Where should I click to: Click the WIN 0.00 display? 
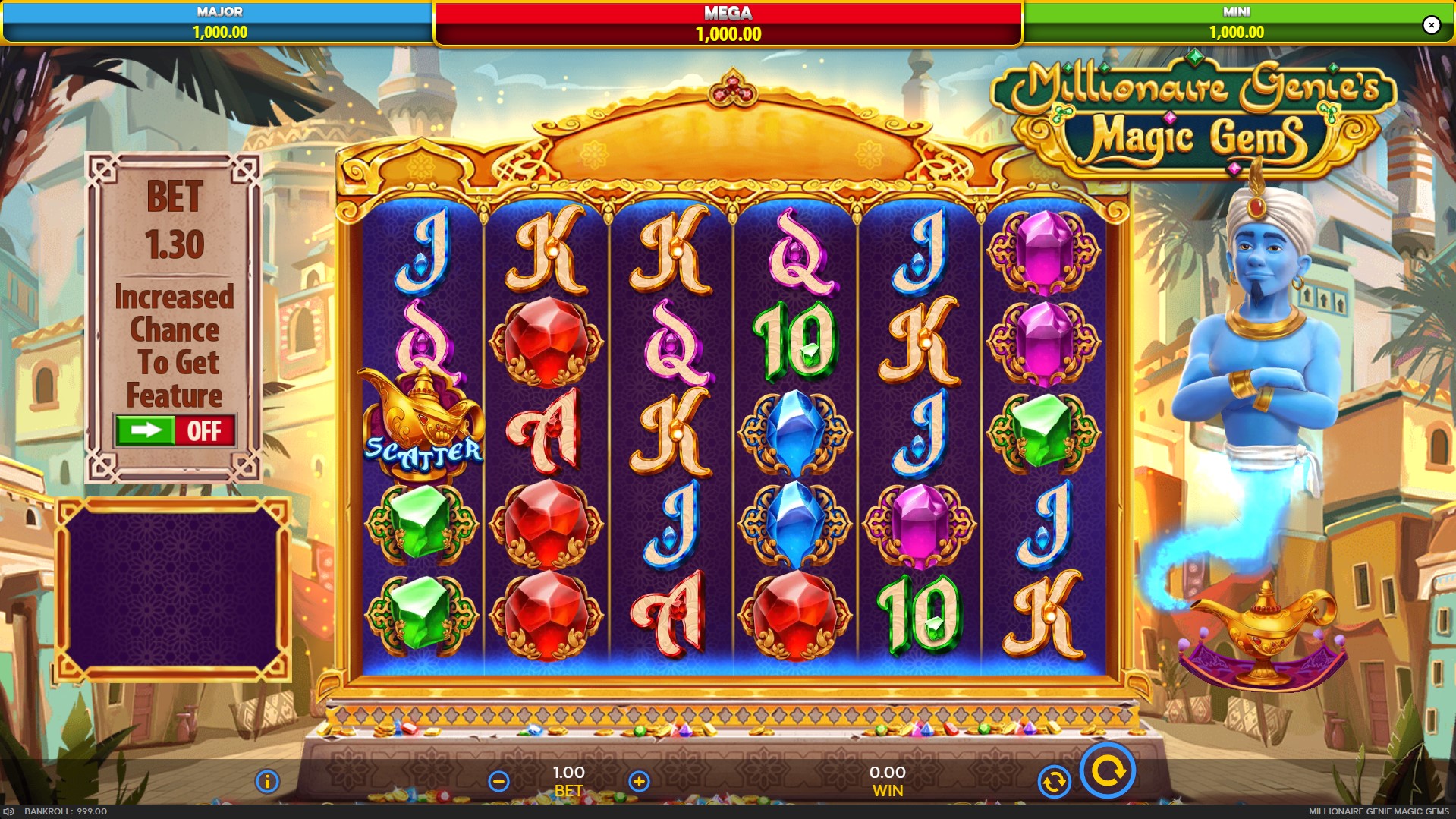887,782
